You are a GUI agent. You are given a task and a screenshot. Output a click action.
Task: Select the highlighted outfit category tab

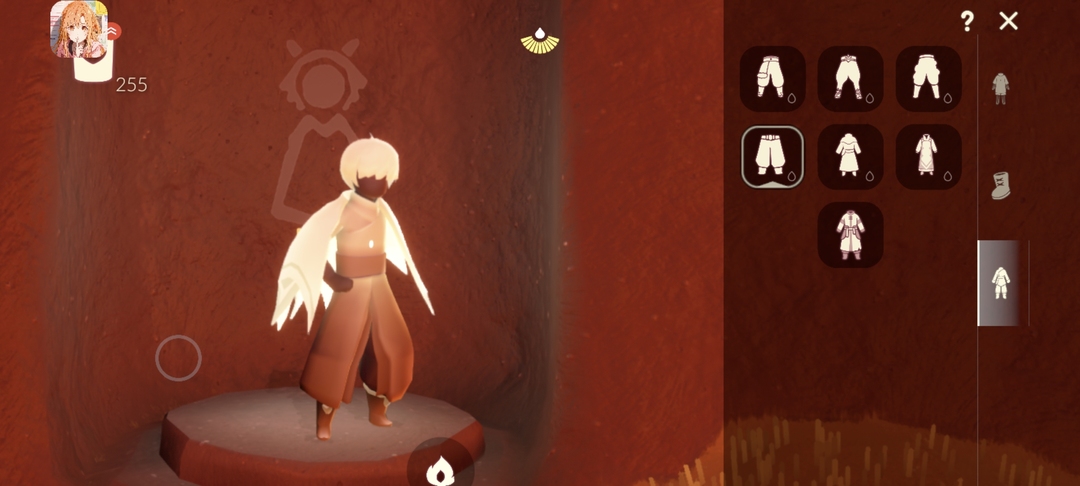tap(1000, 282)
